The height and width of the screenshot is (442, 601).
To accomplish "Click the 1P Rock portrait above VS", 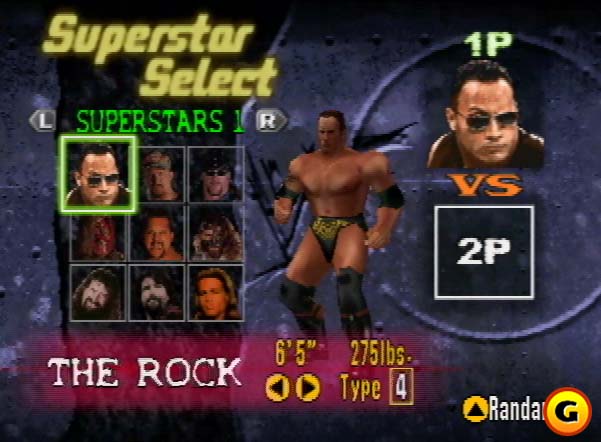I will point(485,112).
